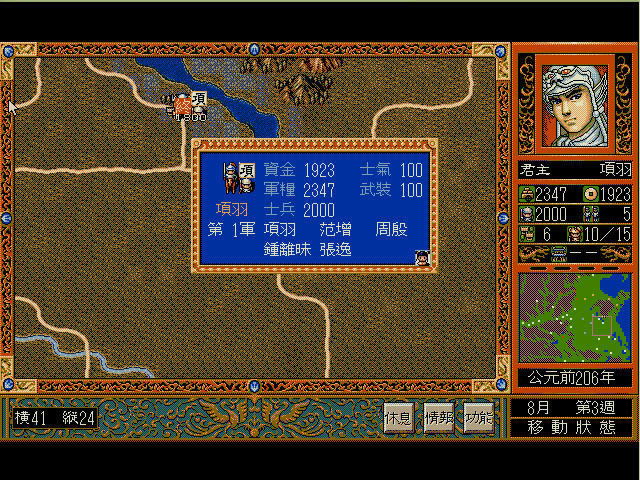Open the 情報 (information) menu

pyautogui.click(x=438, y=418)
